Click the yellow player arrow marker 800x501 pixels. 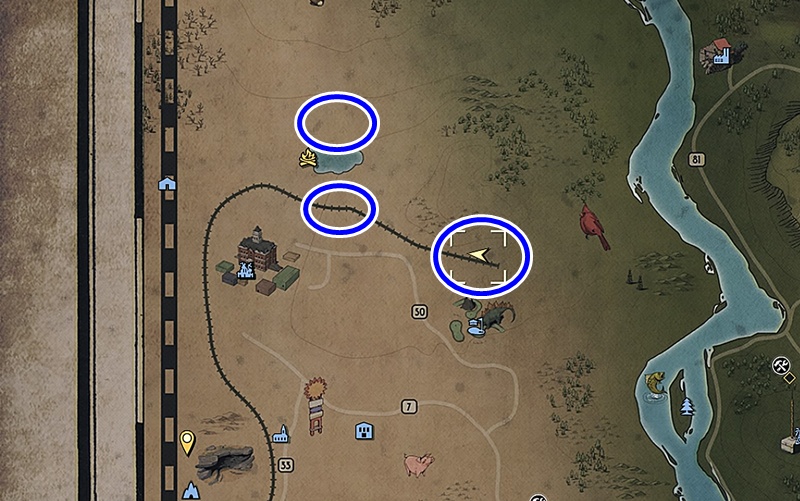coord(481,256)
